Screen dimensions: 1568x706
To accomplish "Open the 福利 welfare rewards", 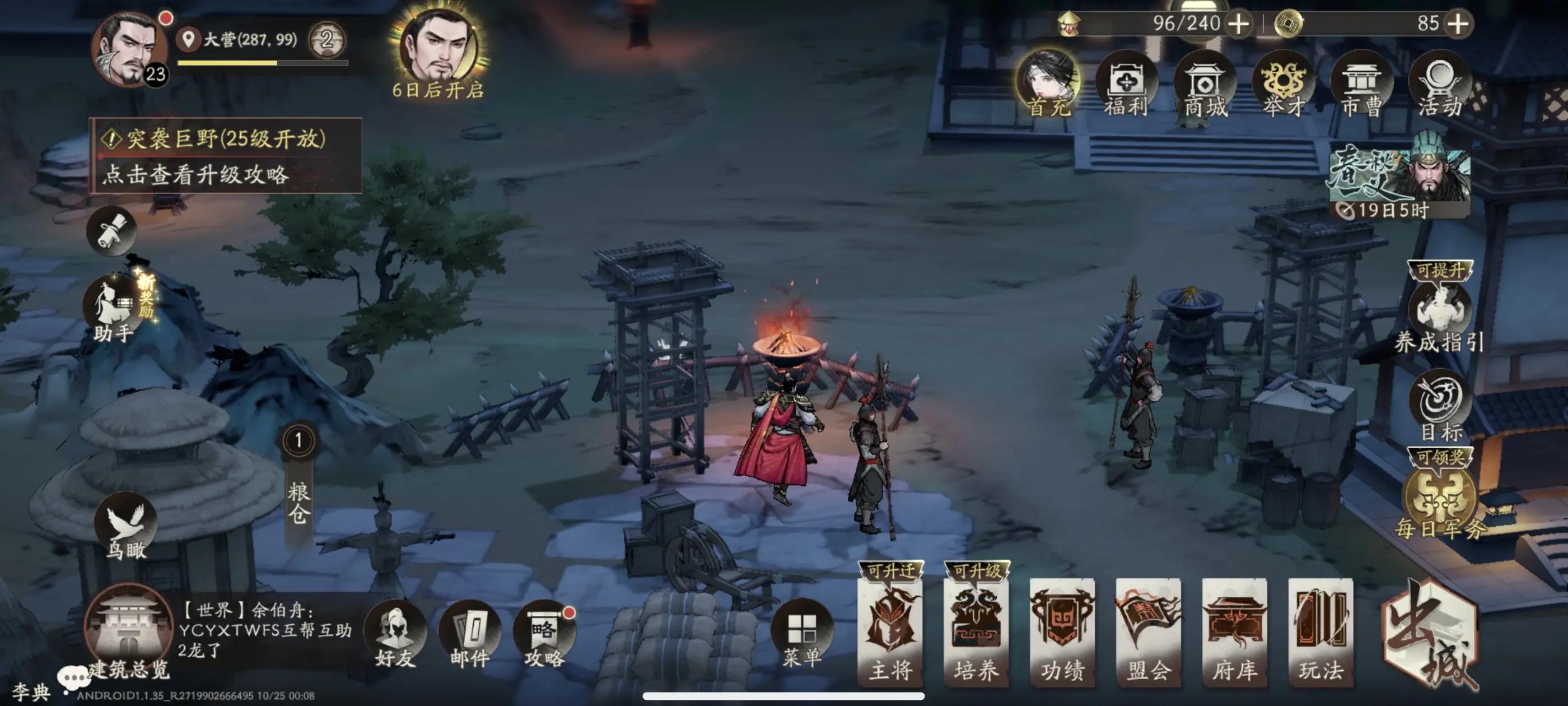I will 1126,85.
